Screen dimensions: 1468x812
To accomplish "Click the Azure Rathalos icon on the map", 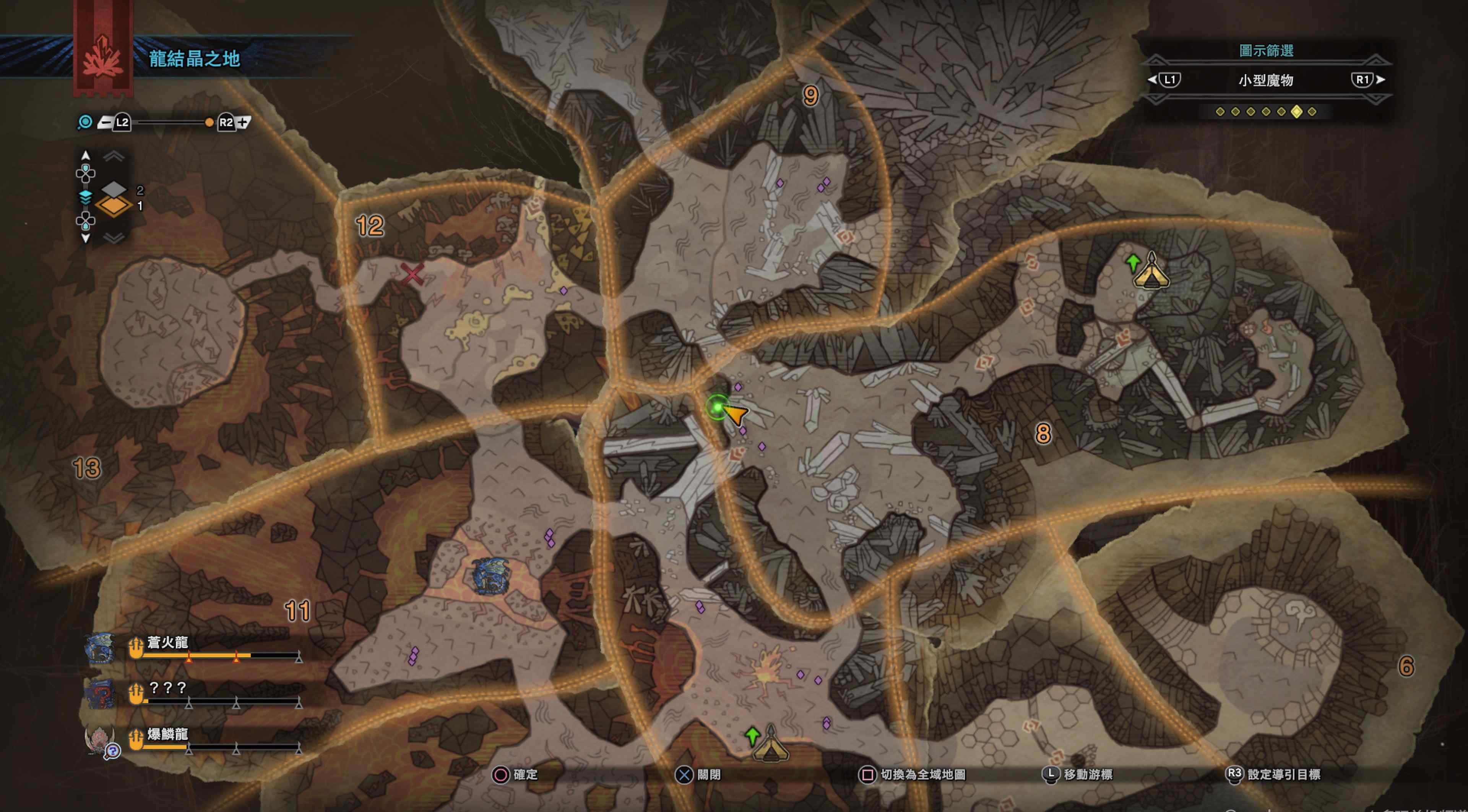I will point(490,575).
